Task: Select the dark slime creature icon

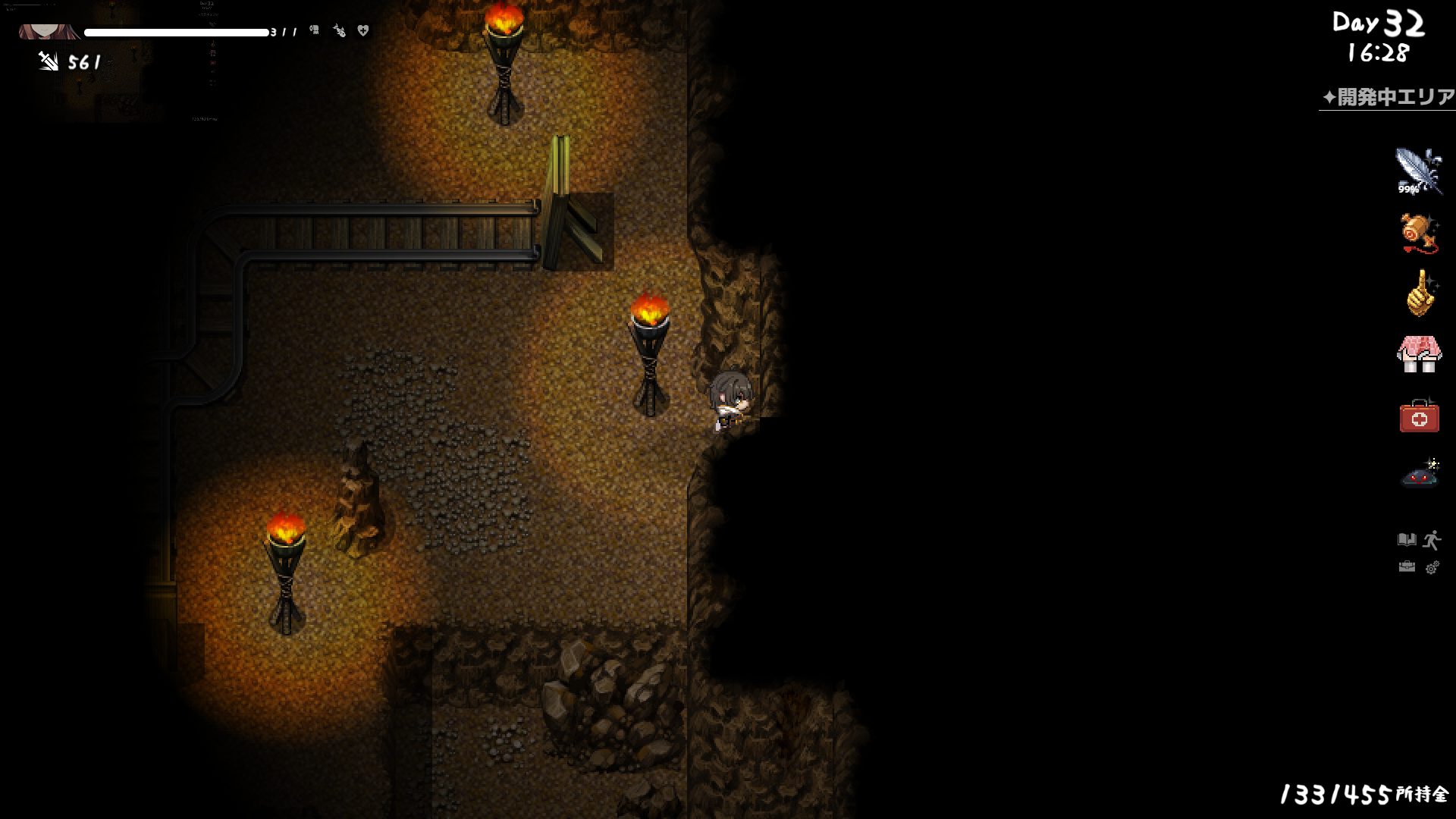Action: point(1420,475)
